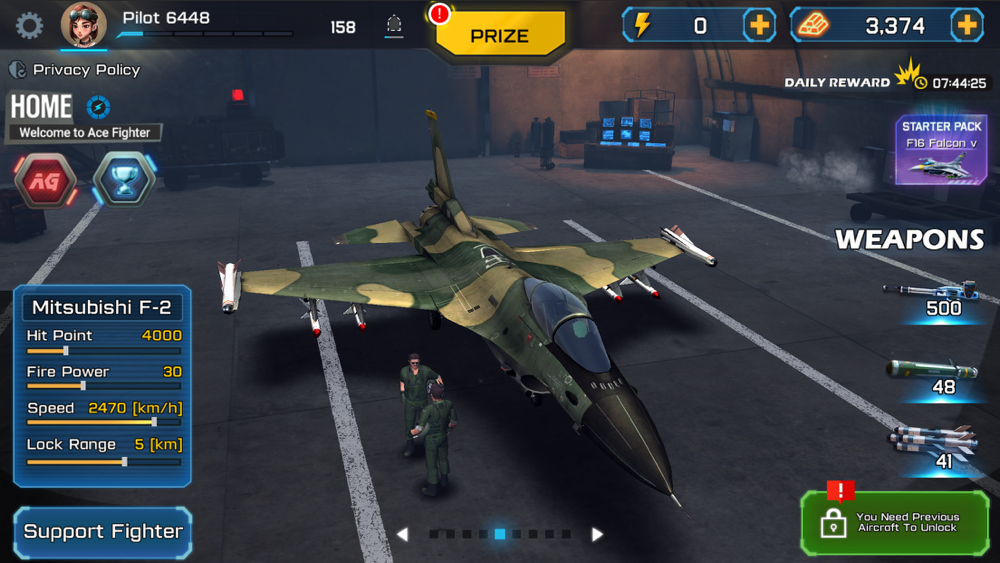Tap the blue icon beside HOME
This screenshot has height=563, width=1000.
pos(98,107)
